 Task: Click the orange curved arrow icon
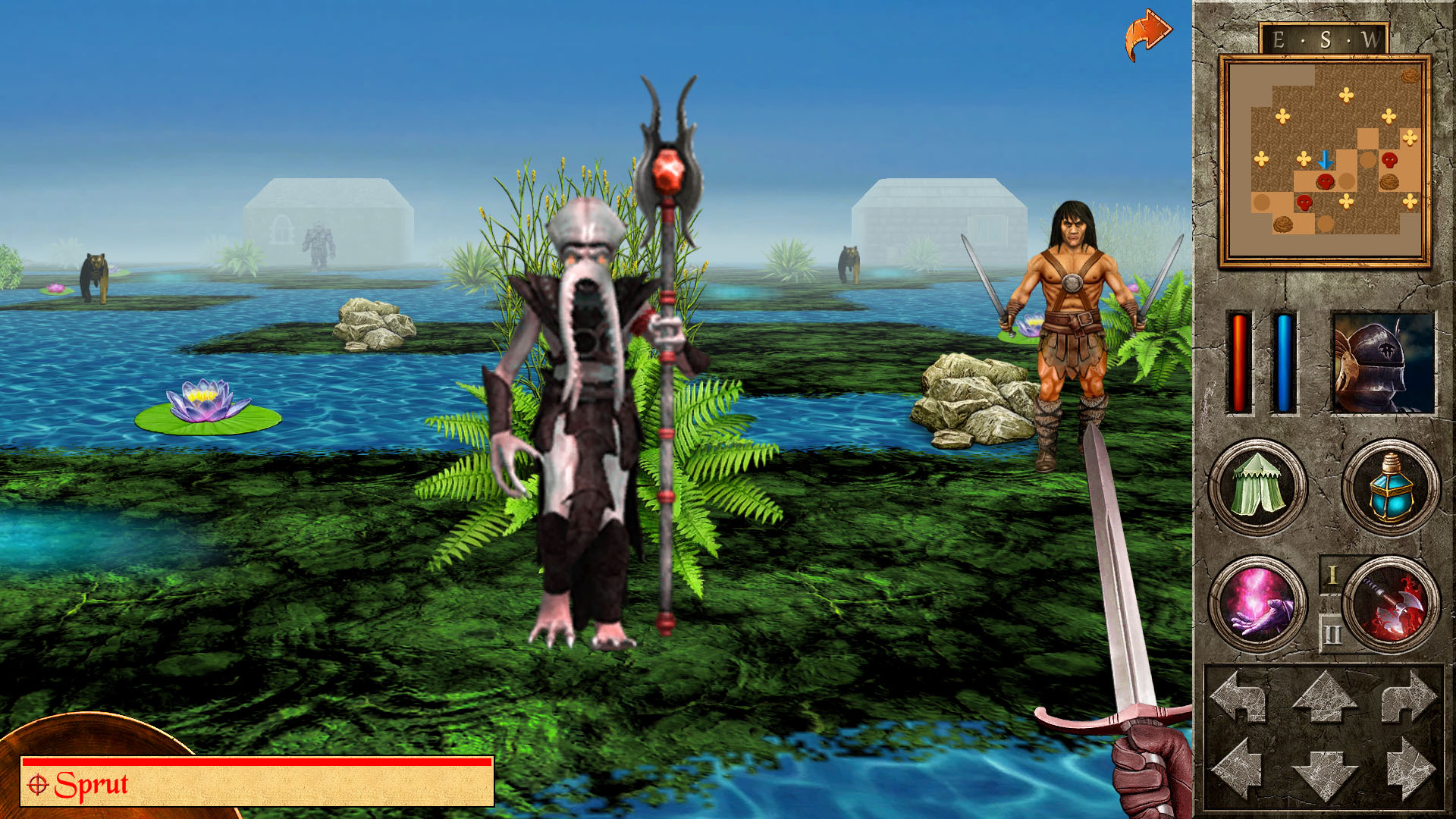pyautogui.click(x=1147, y=35)
